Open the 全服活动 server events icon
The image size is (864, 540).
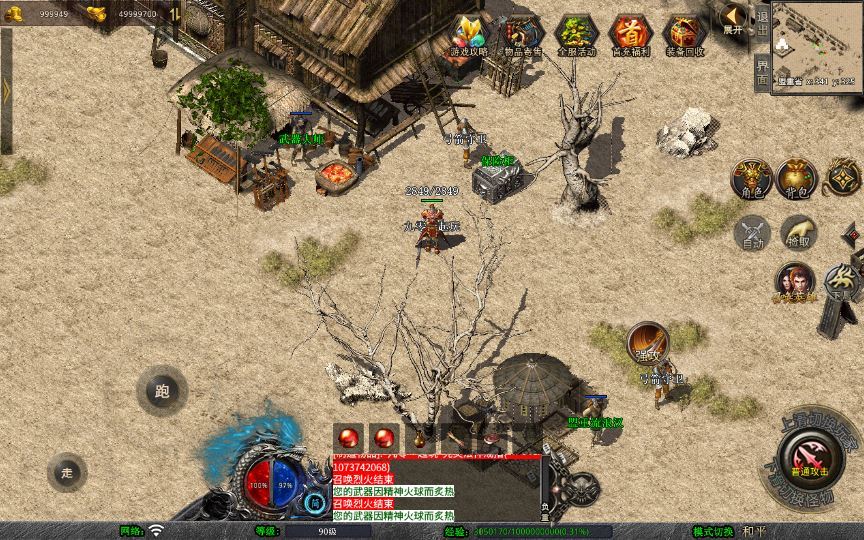576,34
